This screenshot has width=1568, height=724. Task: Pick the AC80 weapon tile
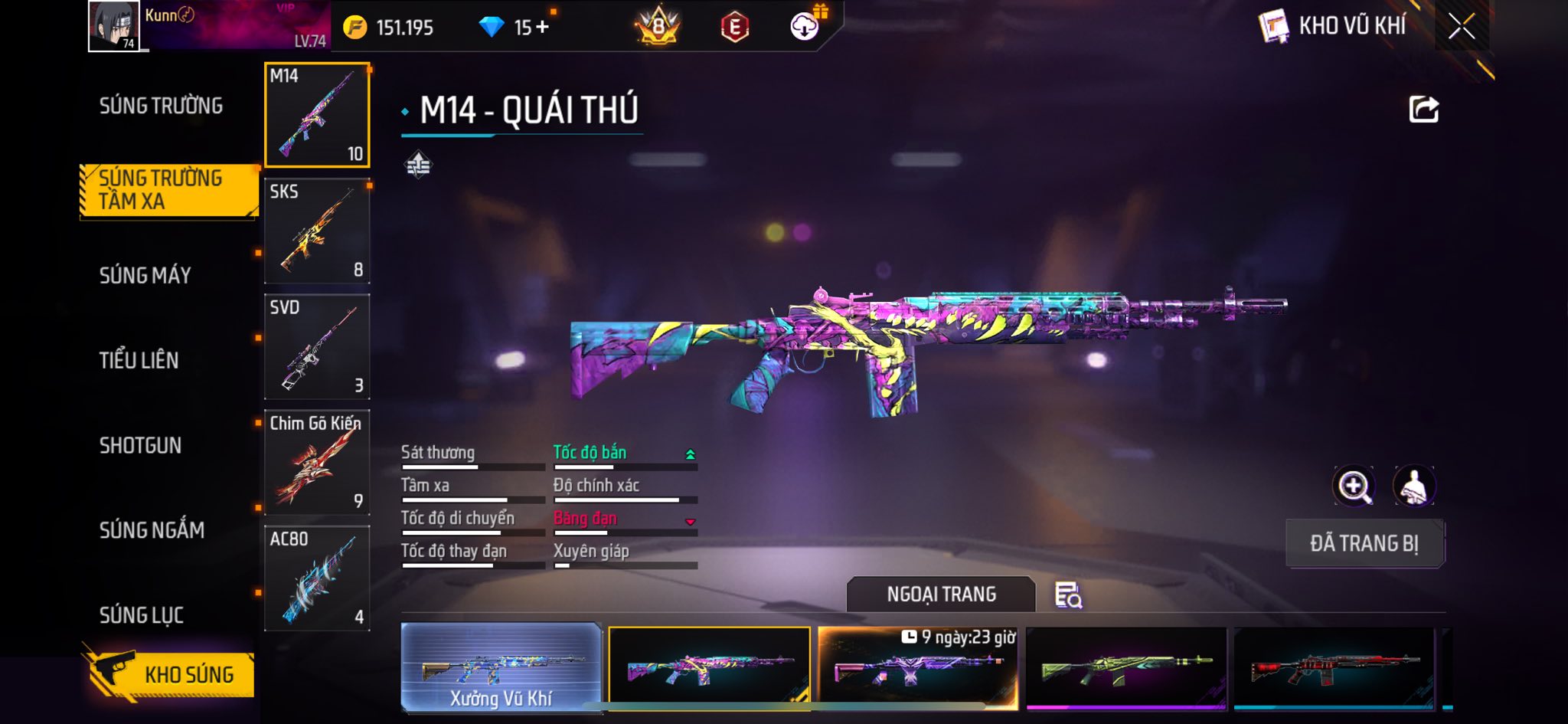pos(317,578)
